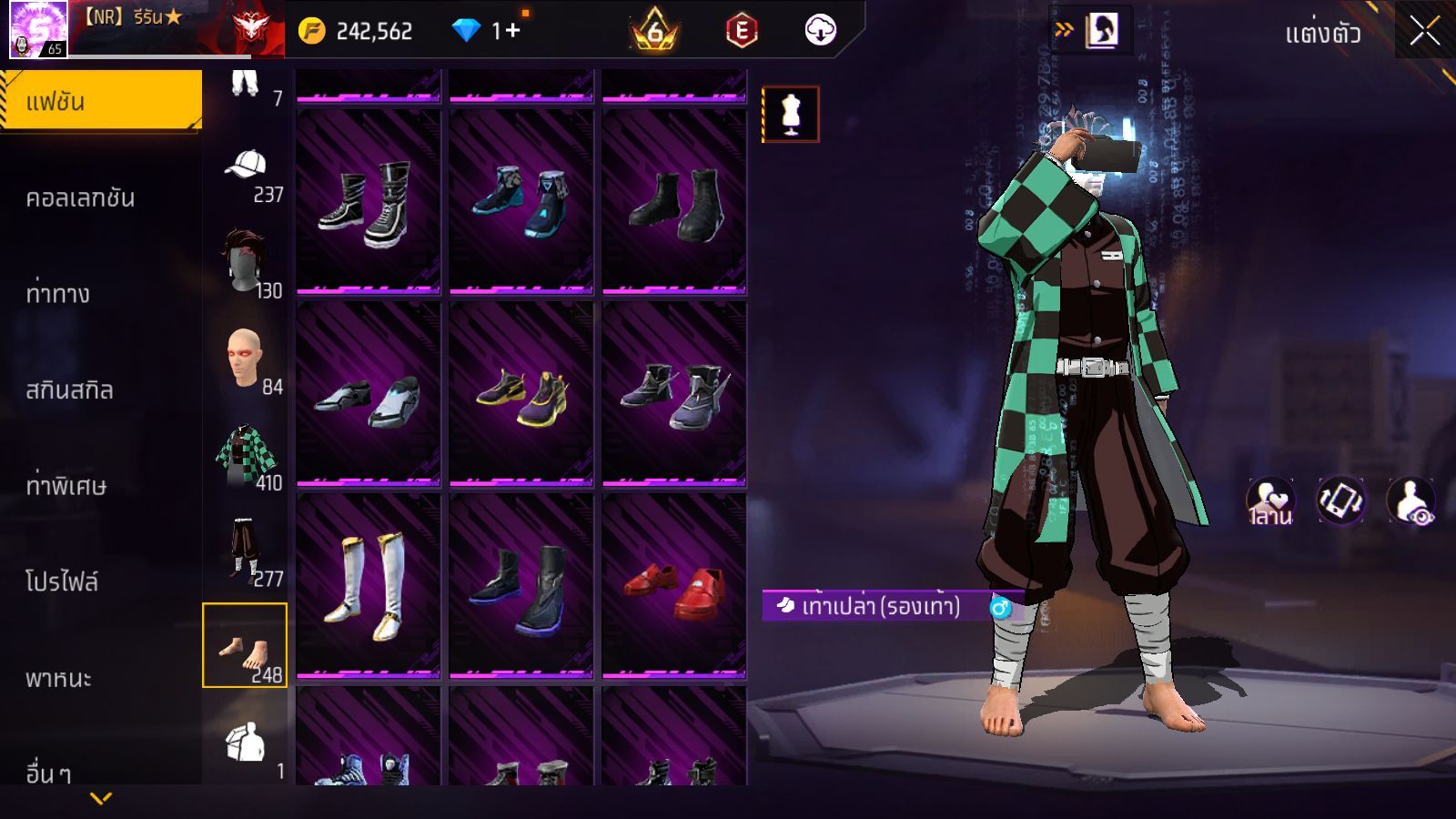Choose the hat category with 237 items
This screenshot has height=819, width=1456.
pyautogui.click(x=246, y=175)
